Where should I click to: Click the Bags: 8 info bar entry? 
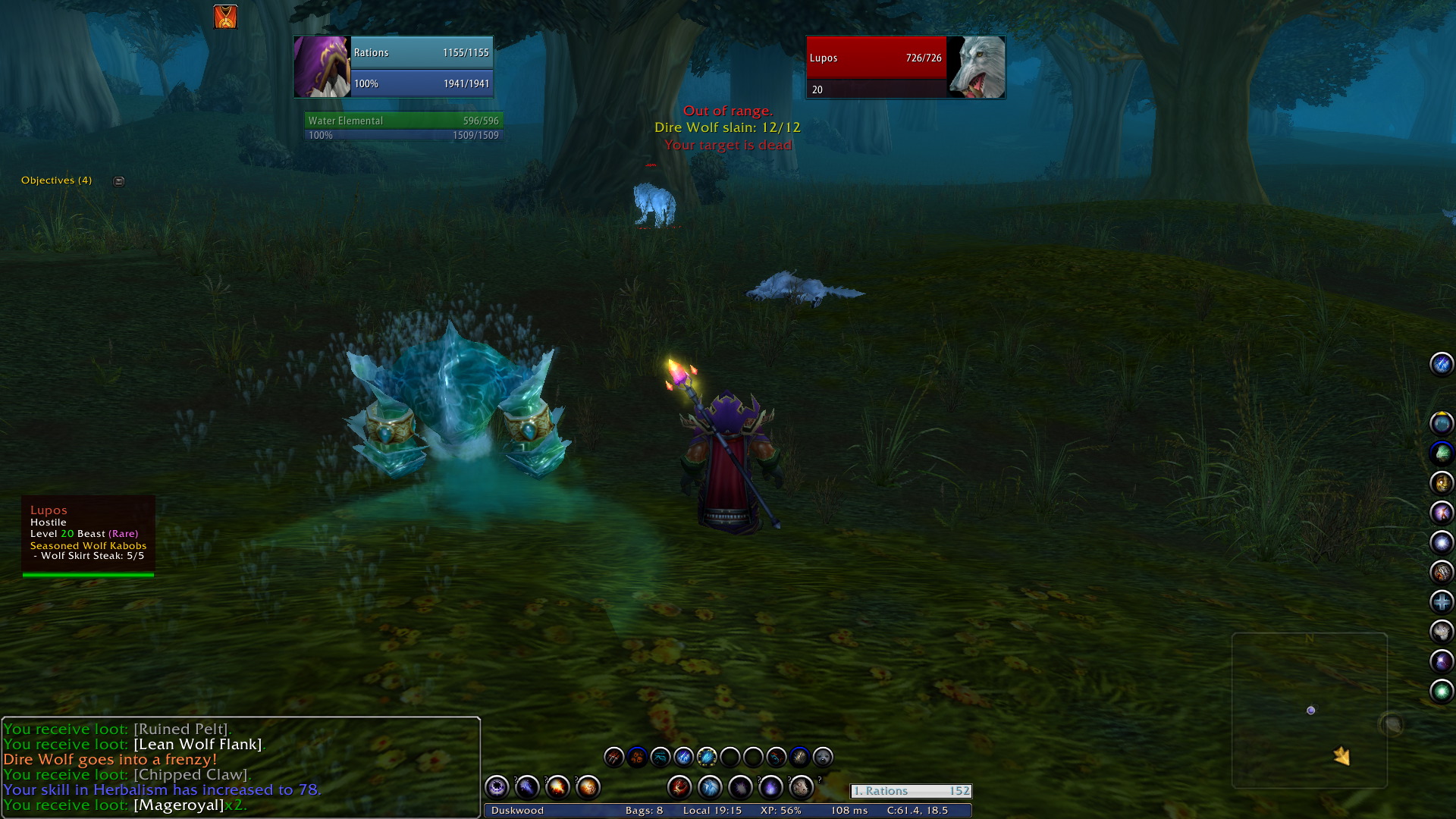[644, 811]
